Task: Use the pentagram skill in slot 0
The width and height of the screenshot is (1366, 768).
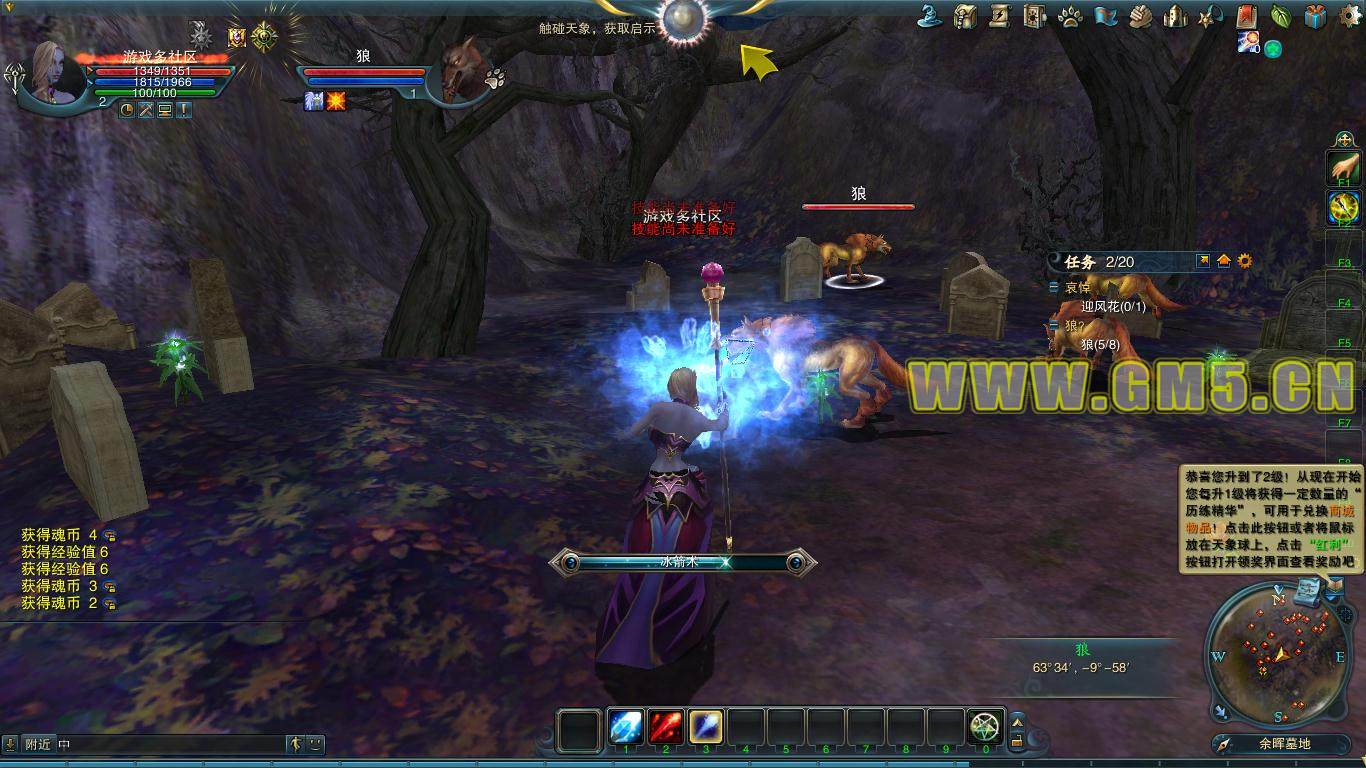Action: pyautogui.click(x=985, y=727)
